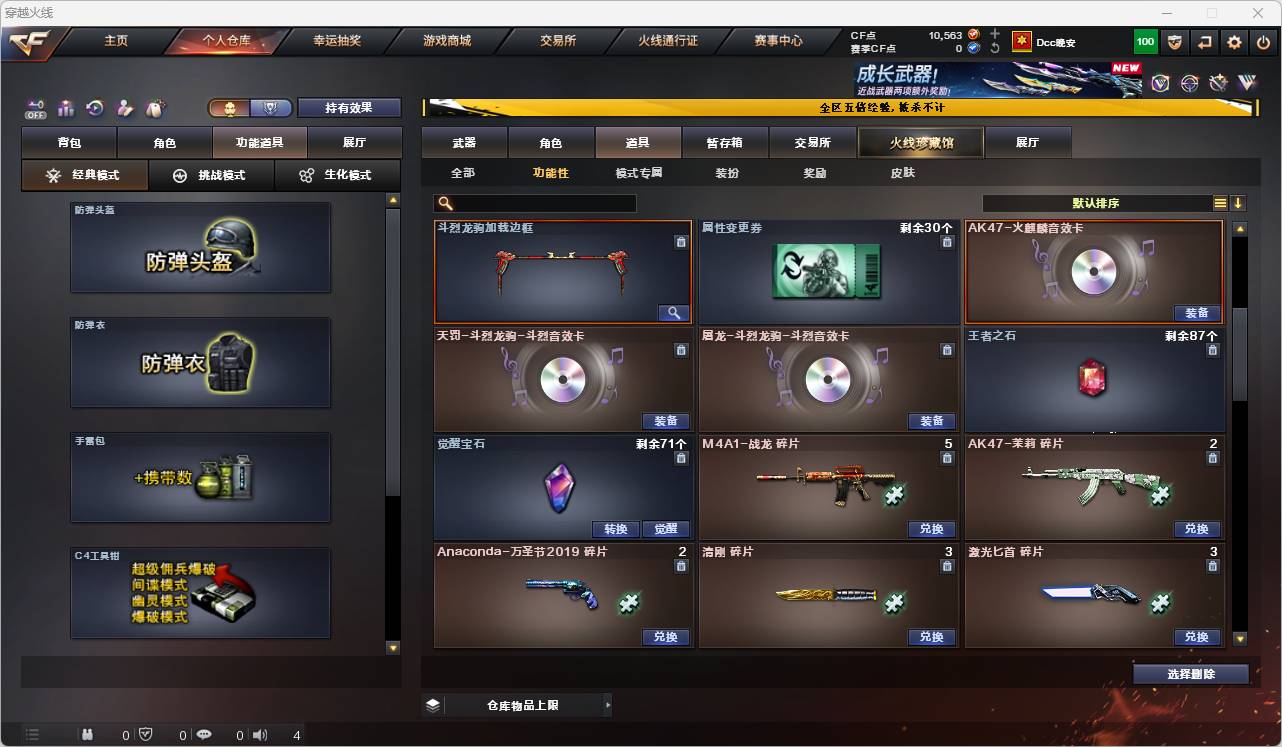Toggle the OFF switch in the top-left toolbar
The height and width of the screenshot is (747, 1282).
pyautogui.click(x=36, y=109)
